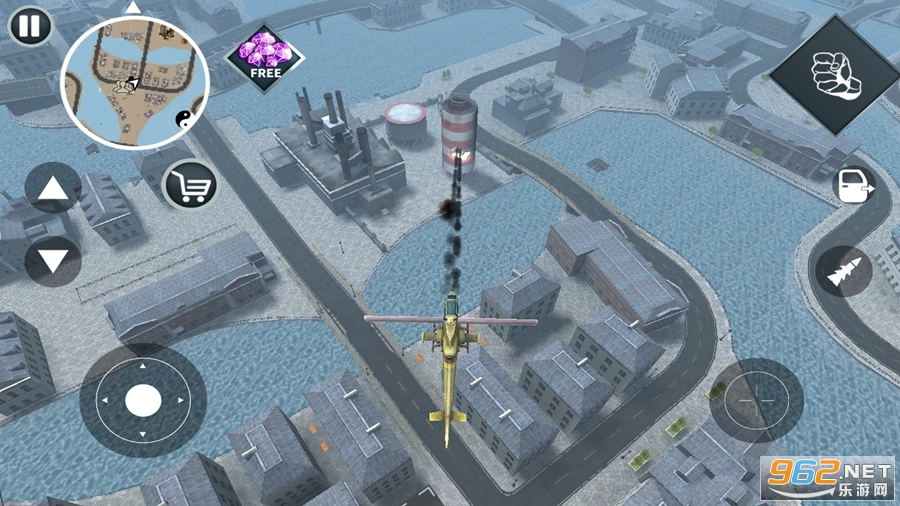Open the shopping cart store
The image size is (900, 506).
[x=190, y=185]
